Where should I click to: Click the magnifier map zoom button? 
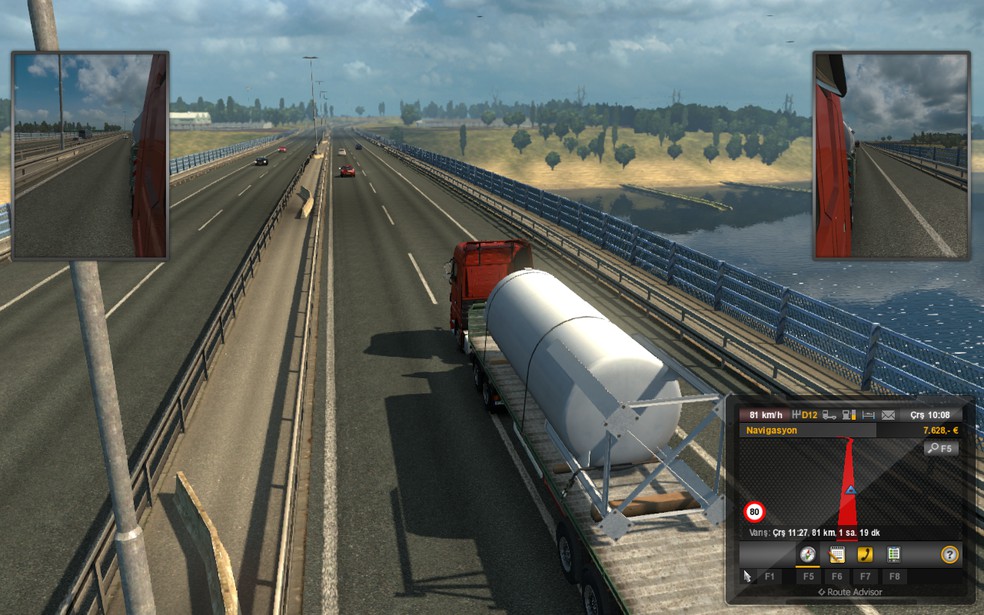click(x=940, y=449)
